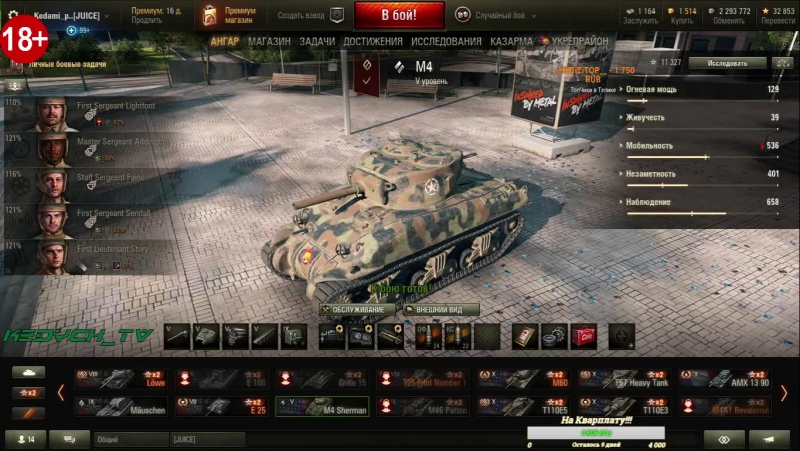Click Создать взвод to create a platoon
Viewport: 800px width, 451px height.
(x=308, y=15)
